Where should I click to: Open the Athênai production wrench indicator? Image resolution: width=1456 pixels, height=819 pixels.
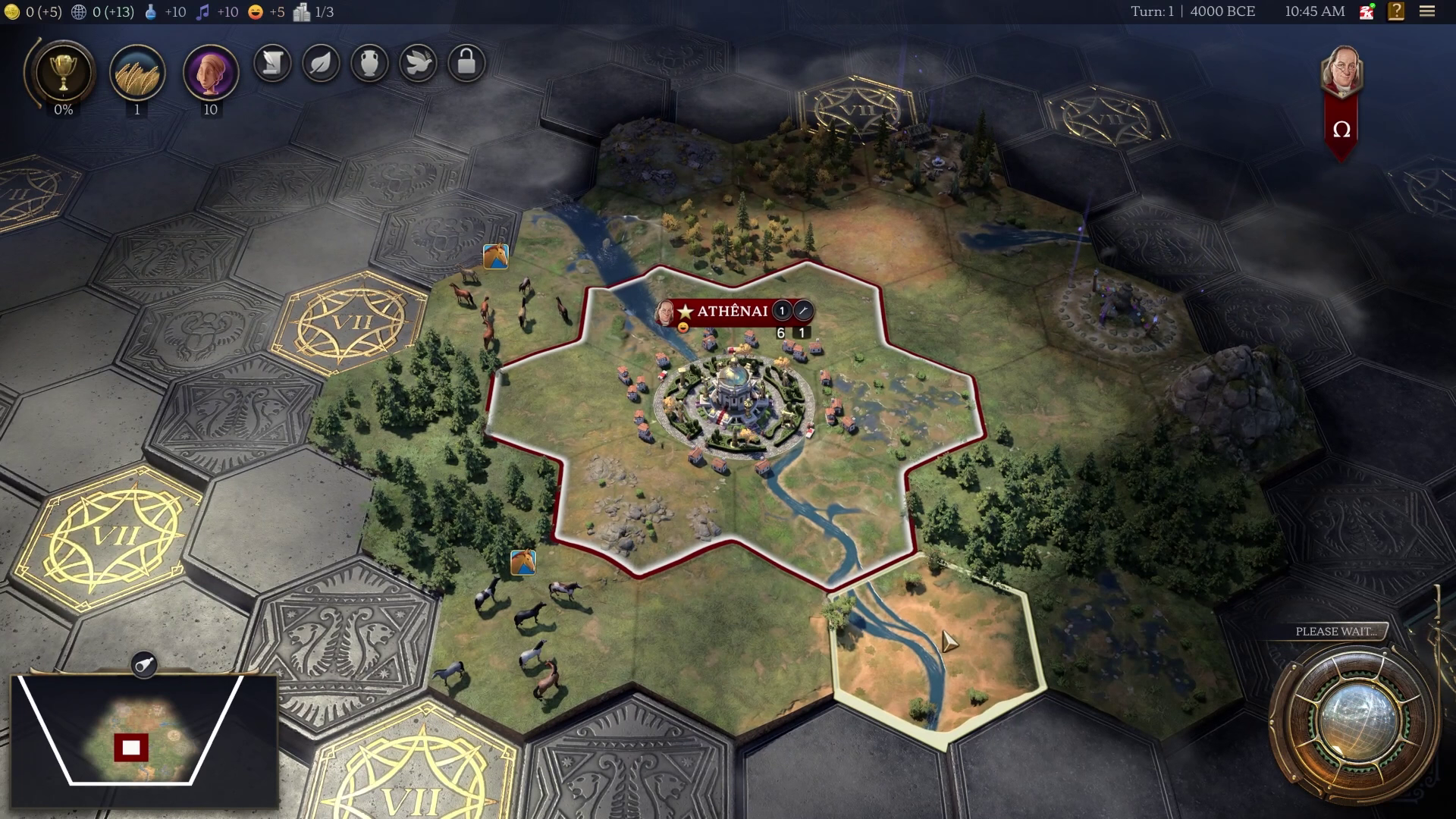pos(805,312)
